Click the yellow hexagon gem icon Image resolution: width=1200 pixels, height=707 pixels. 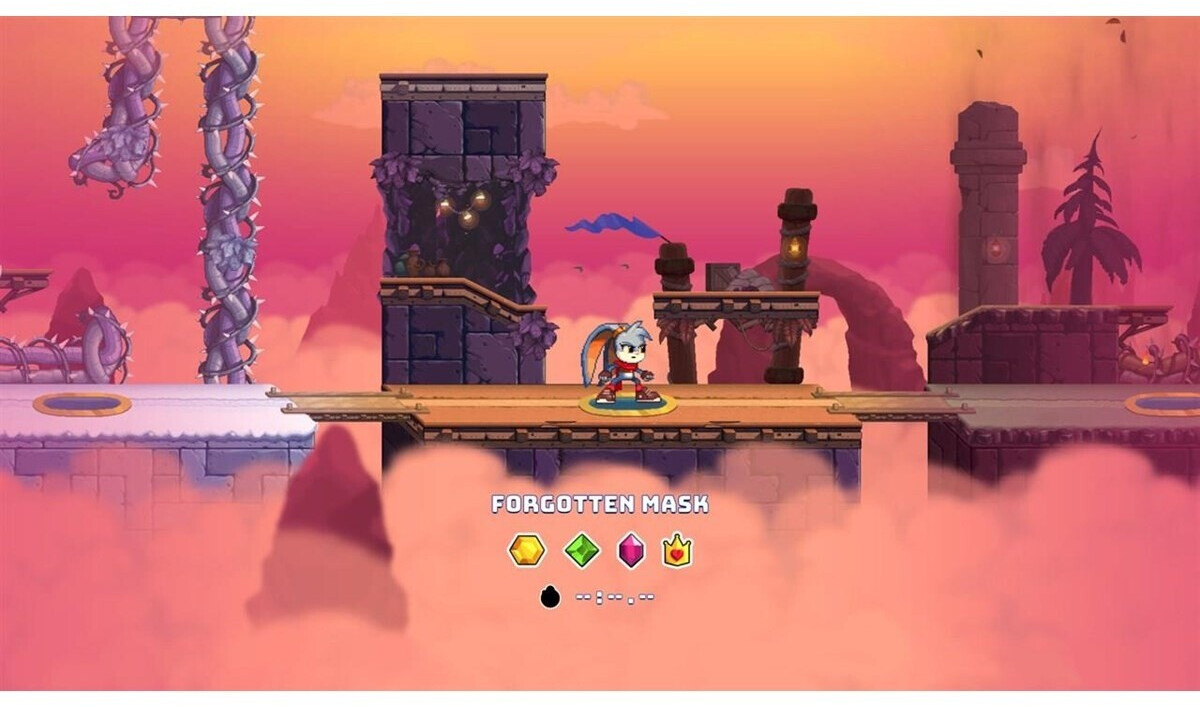[x=527, y=550]
